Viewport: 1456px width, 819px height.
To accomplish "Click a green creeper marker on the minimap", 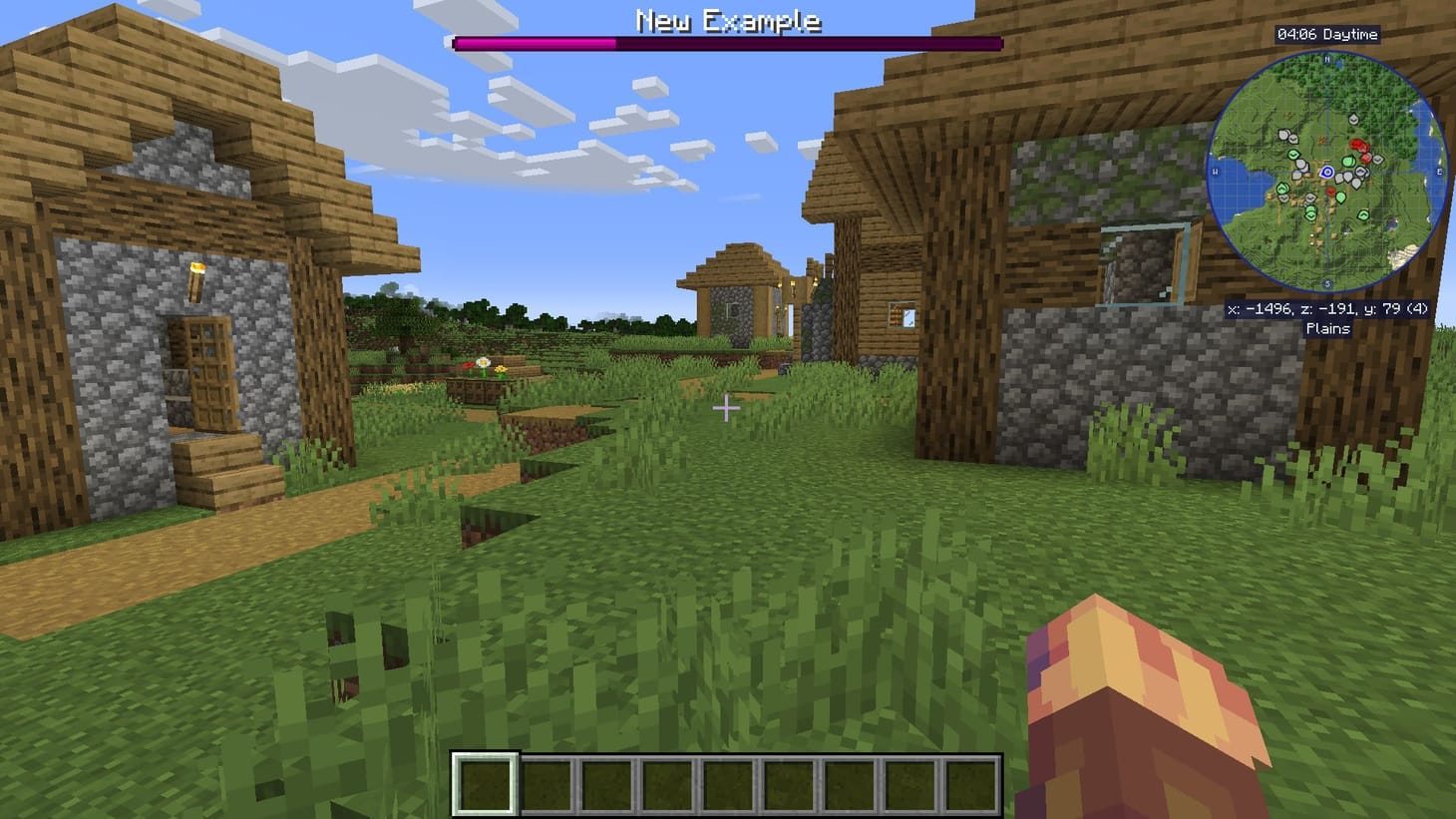I will (1347, 162).
